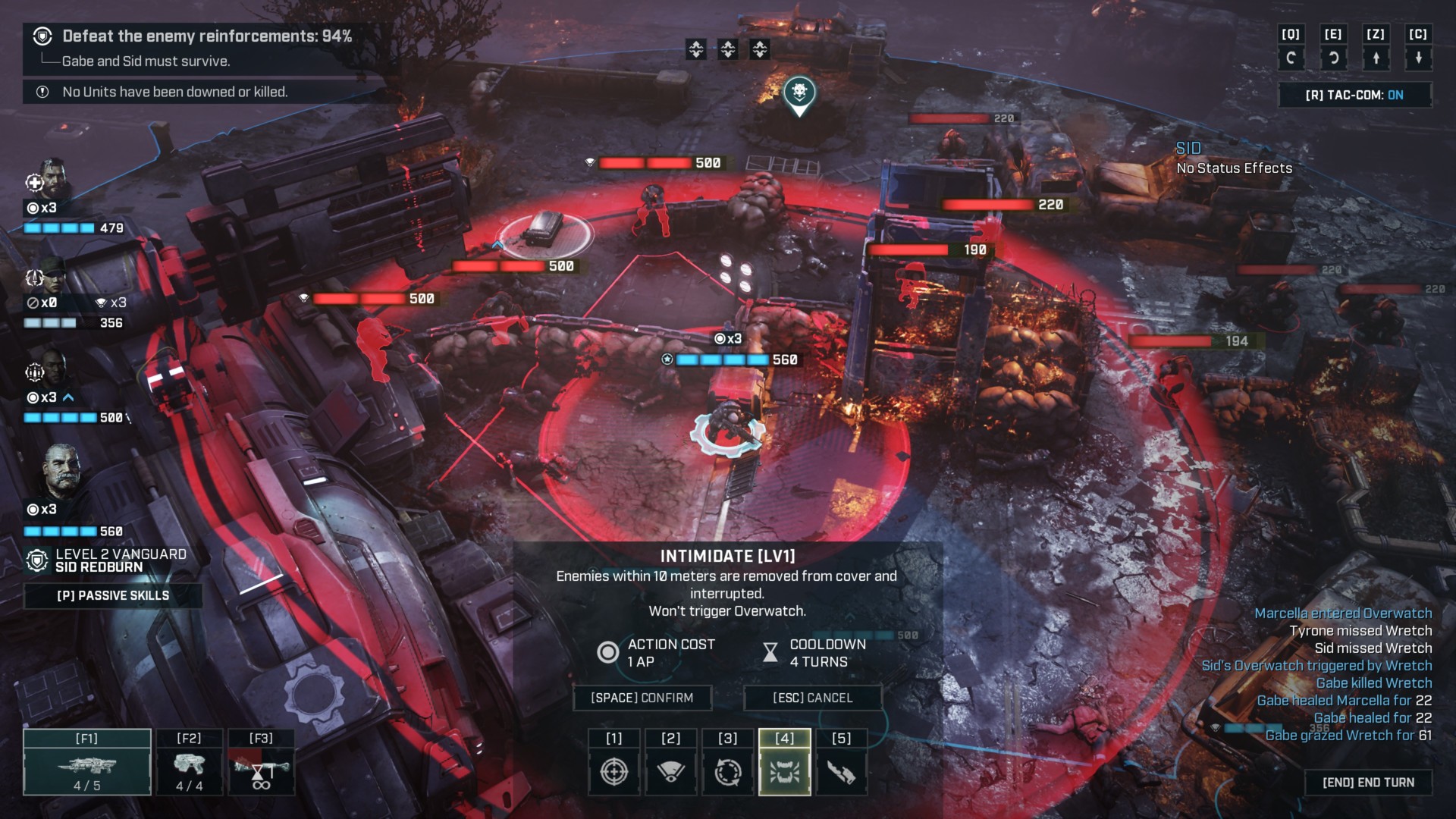Raise camera elevation with up arrow
This screenshot has width=1456, height=819.
(x=1376, y=58)
